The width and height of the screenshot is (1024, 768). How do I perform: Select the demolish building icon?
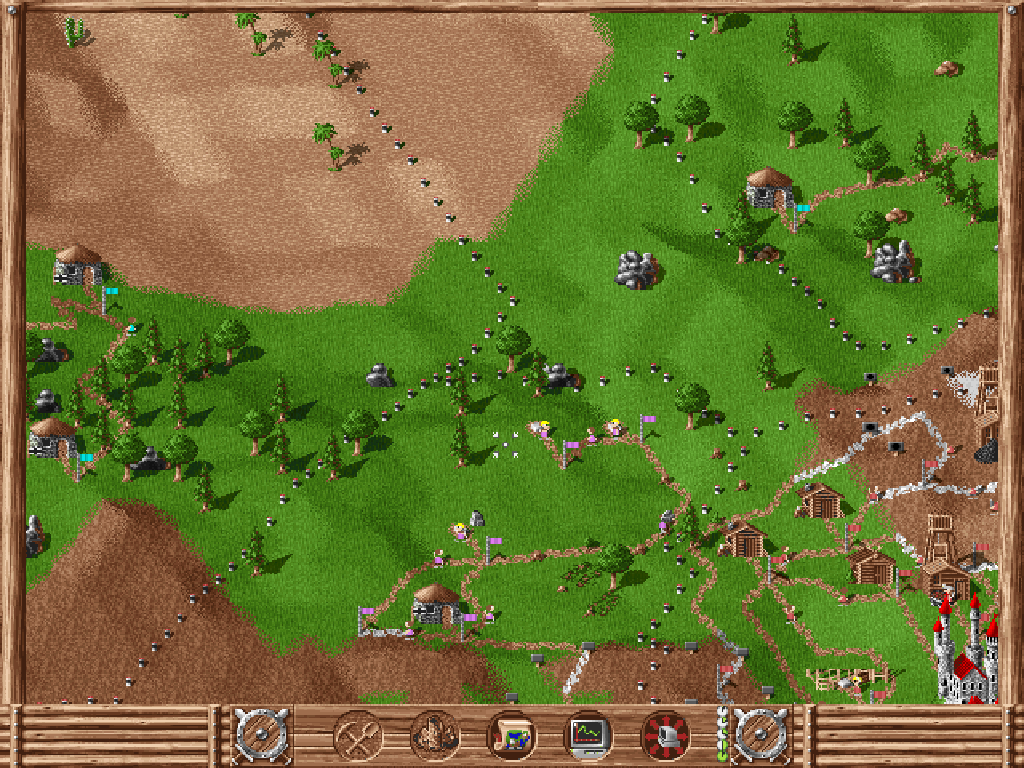click(435, 736)
